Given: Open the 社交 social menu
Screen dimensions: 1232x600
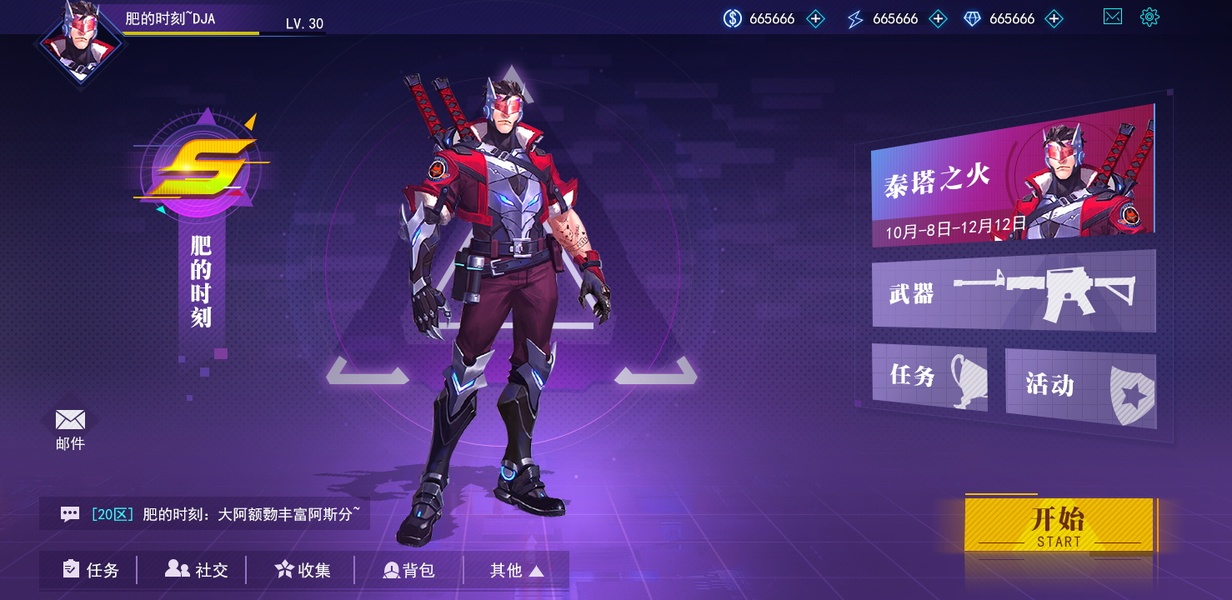Looking at the screenshot, I should [197, 570].
